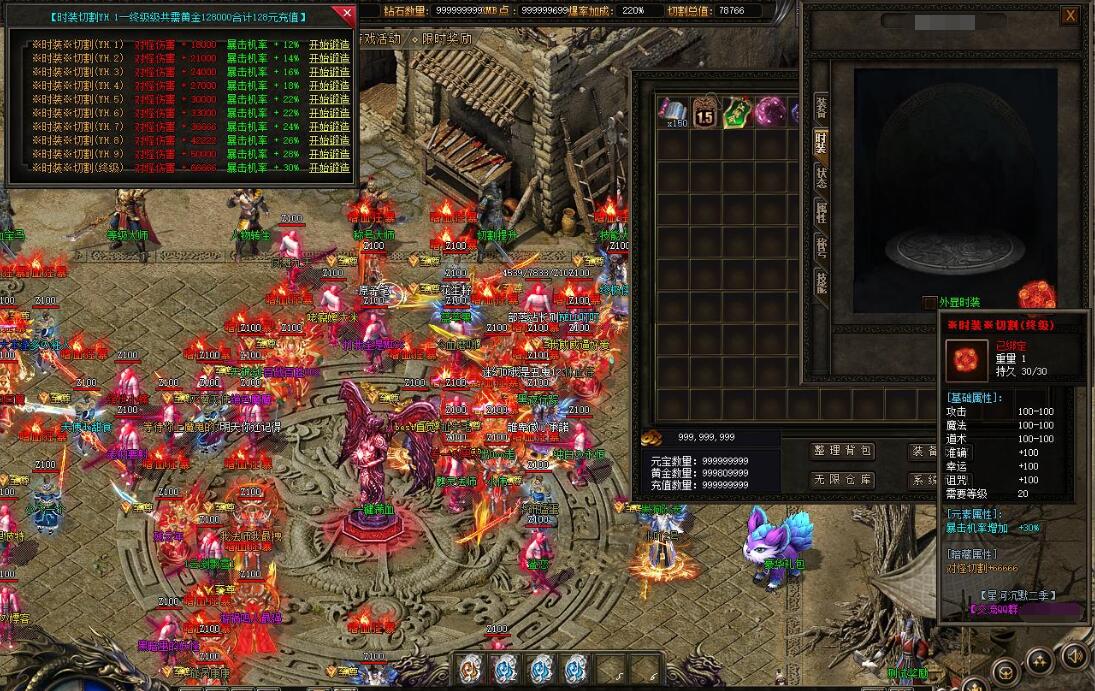Click the sparkle round button

point(1040,660)
